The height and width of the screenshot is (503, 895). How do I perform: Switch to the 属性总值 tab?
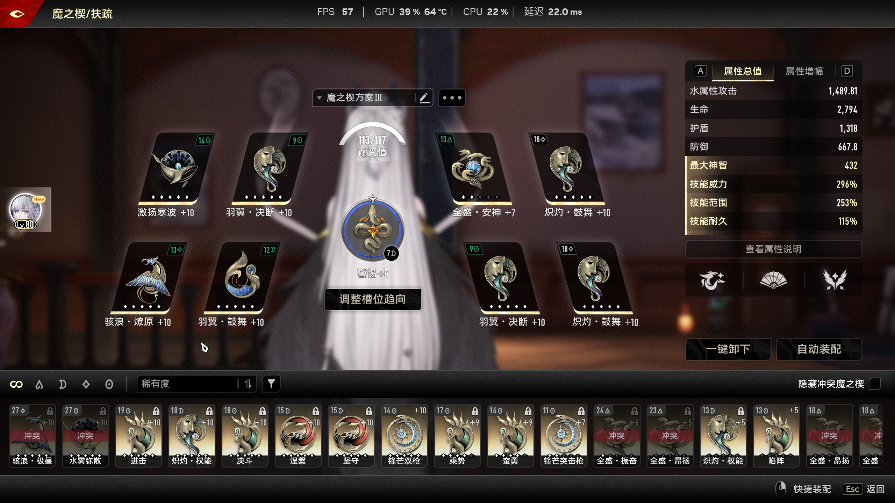point(741,71)
